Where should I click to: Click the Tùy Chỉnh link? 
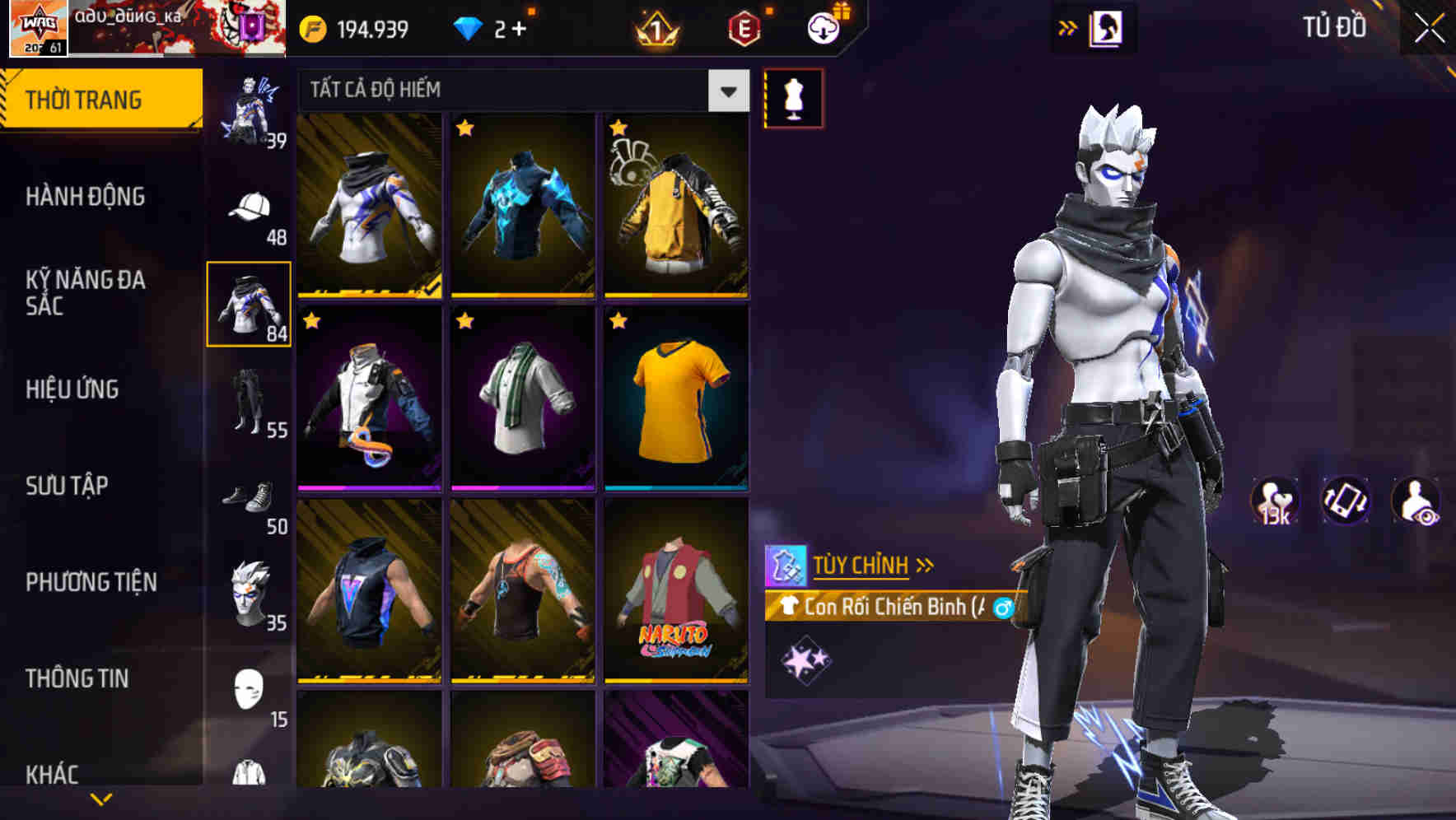[x=861, y=565]
